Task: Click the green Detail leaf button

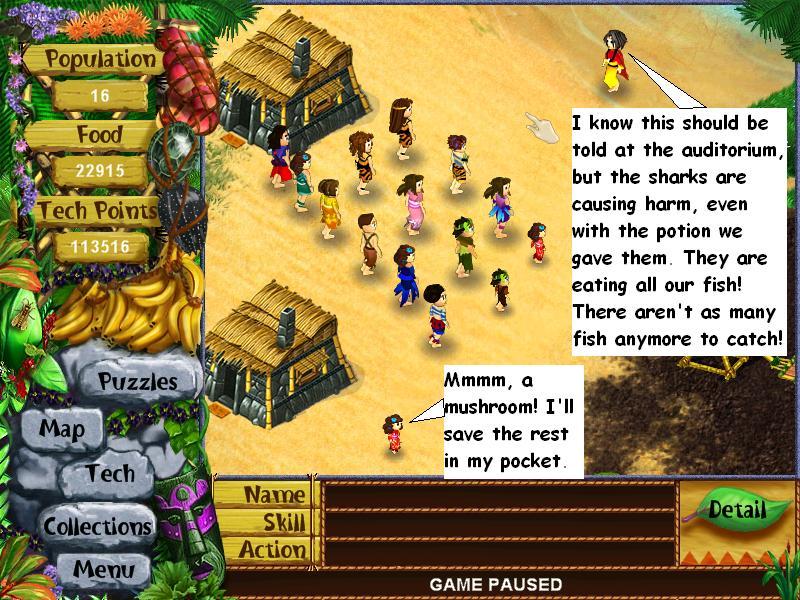Action: (x=736, y=511)
